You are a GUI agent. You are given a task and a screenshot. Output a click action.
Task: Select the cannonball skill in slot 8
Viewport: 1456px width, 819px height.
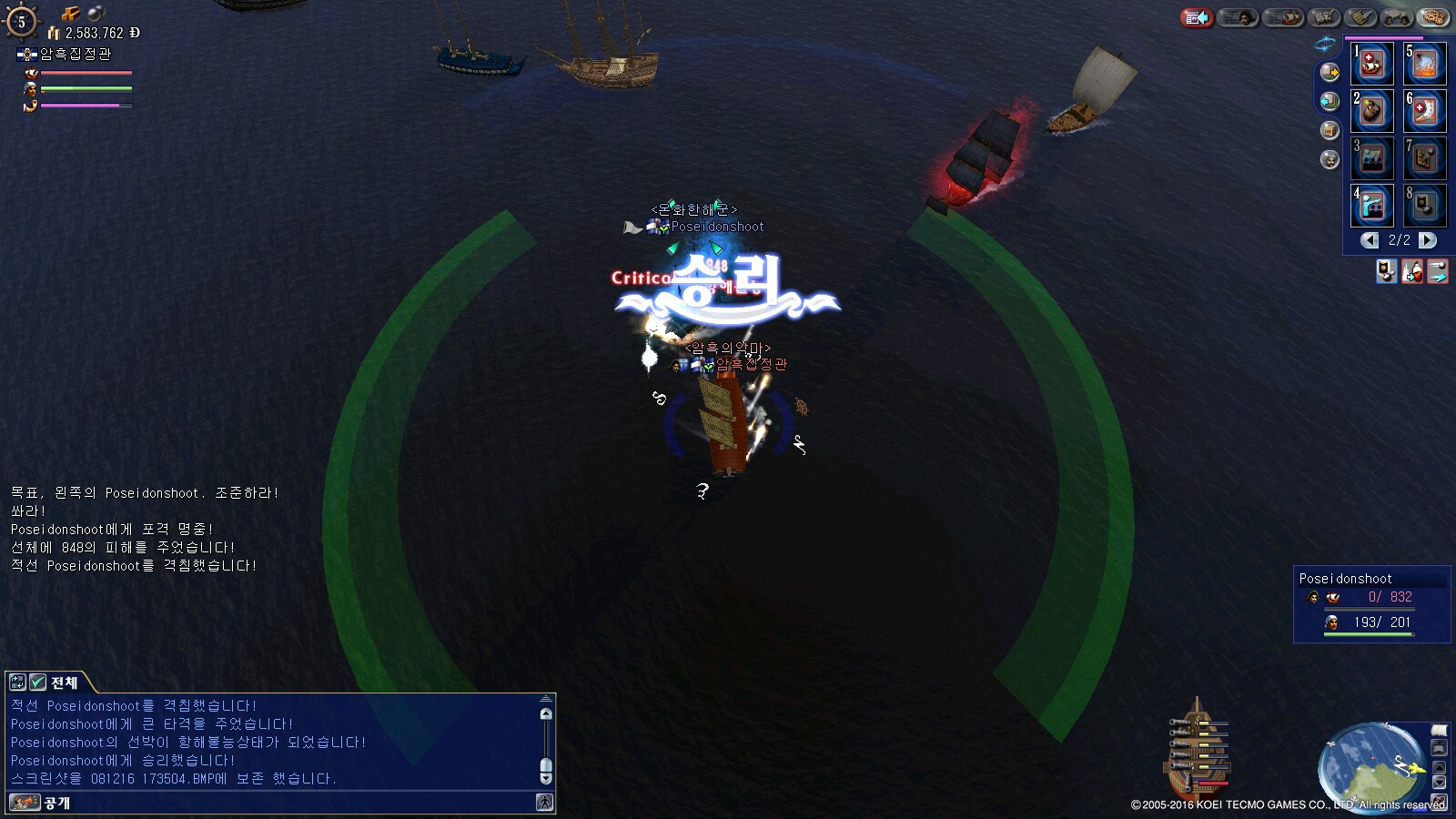click(1424, 206)
